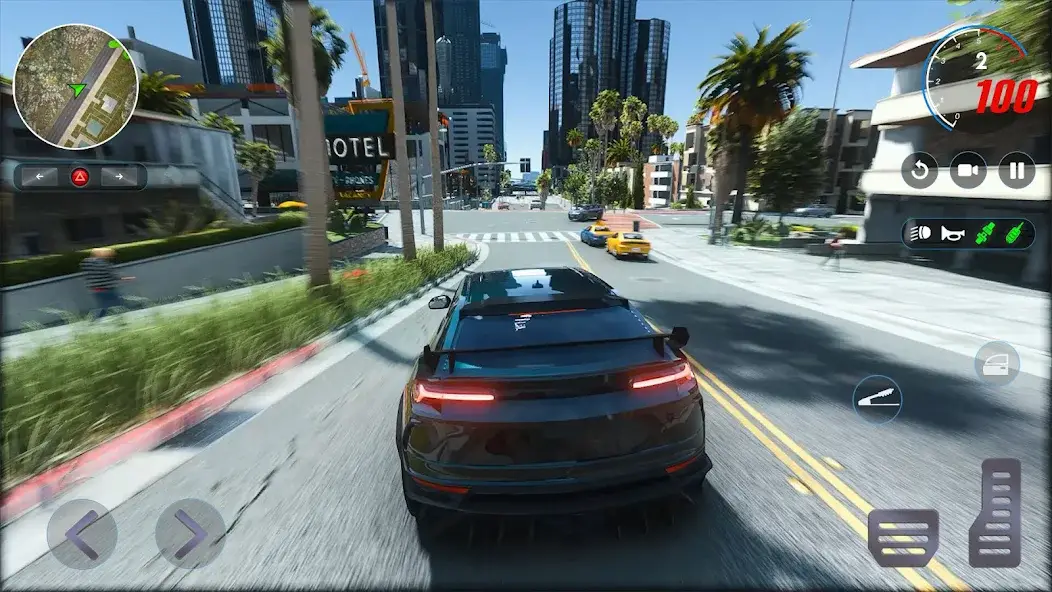Image resolution: width=1052 pixels, height=592 pixels.
Task: Steer right with the right arrow button
Action: 190,534
